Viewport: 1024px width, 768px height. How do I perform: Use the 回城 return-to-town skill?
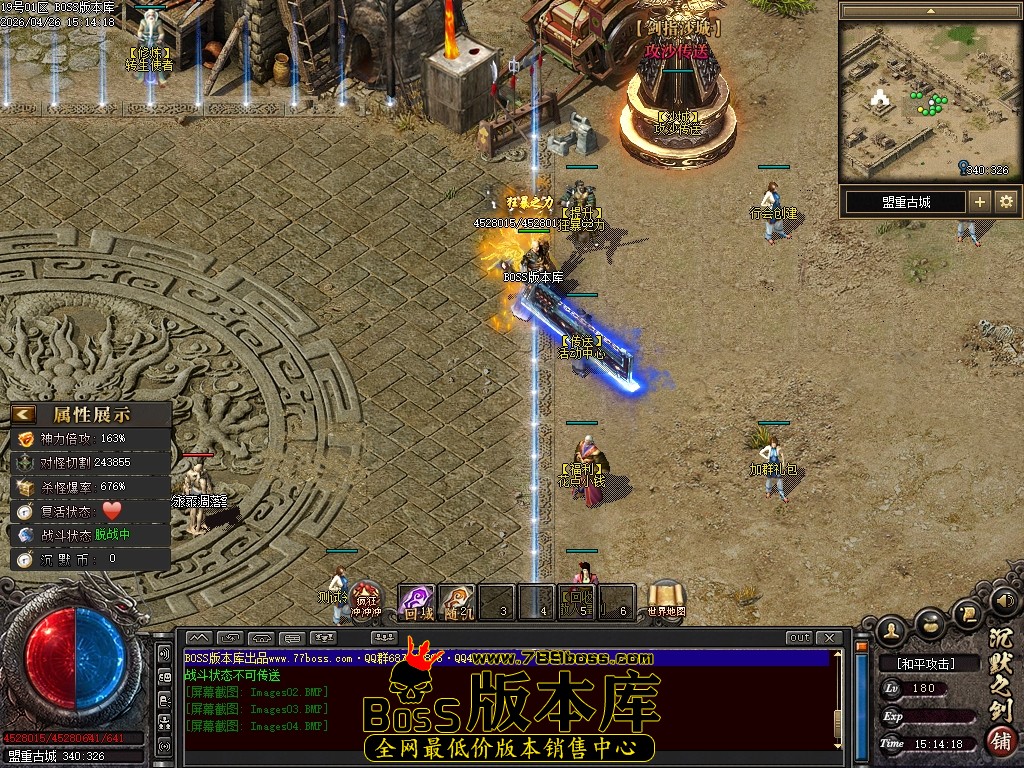pos(416,601)
